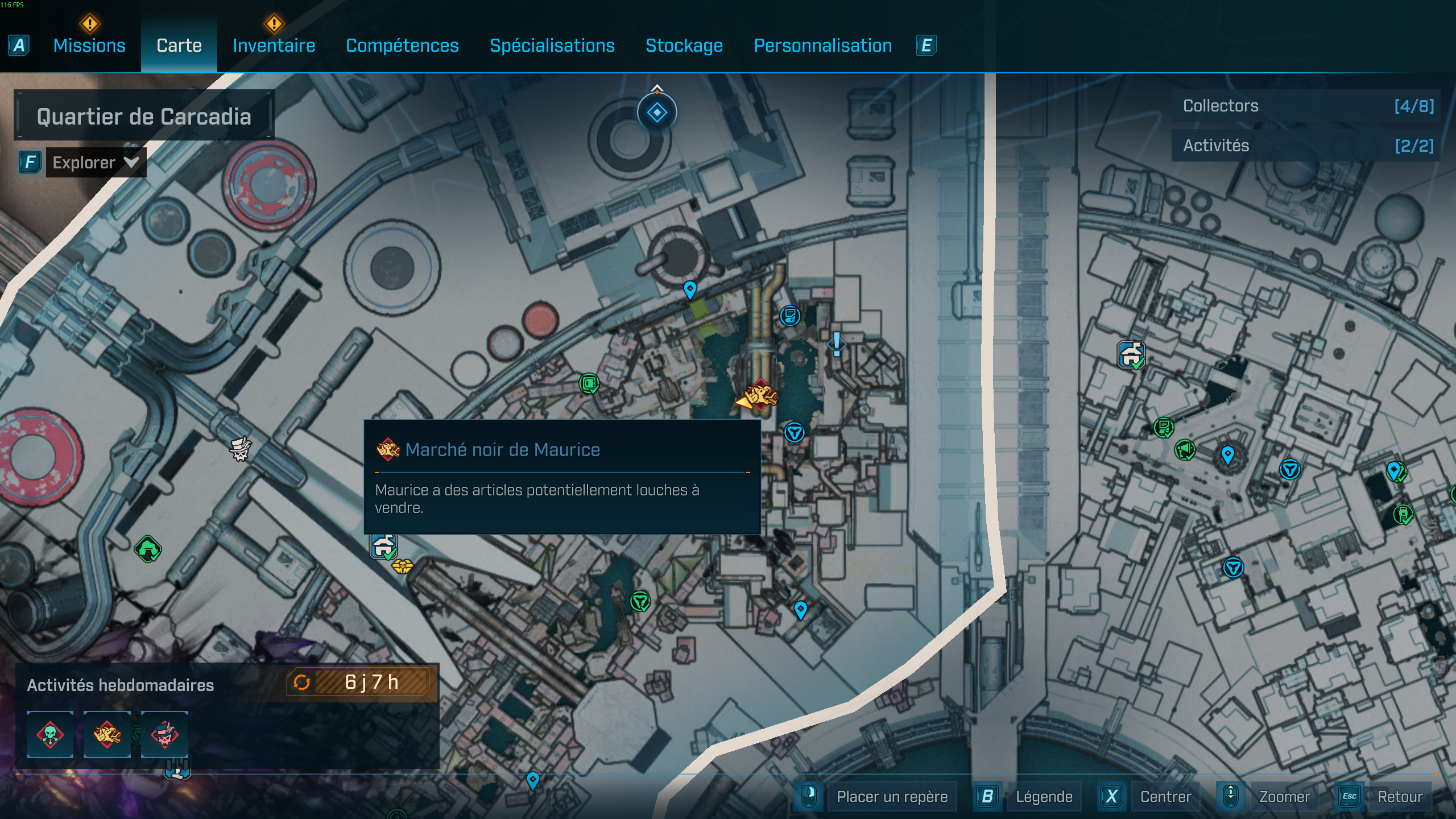The width and height of the screenshot is (1456, 819).
Task: Open the Inventaire tab
Action: [x=274, y=45]
